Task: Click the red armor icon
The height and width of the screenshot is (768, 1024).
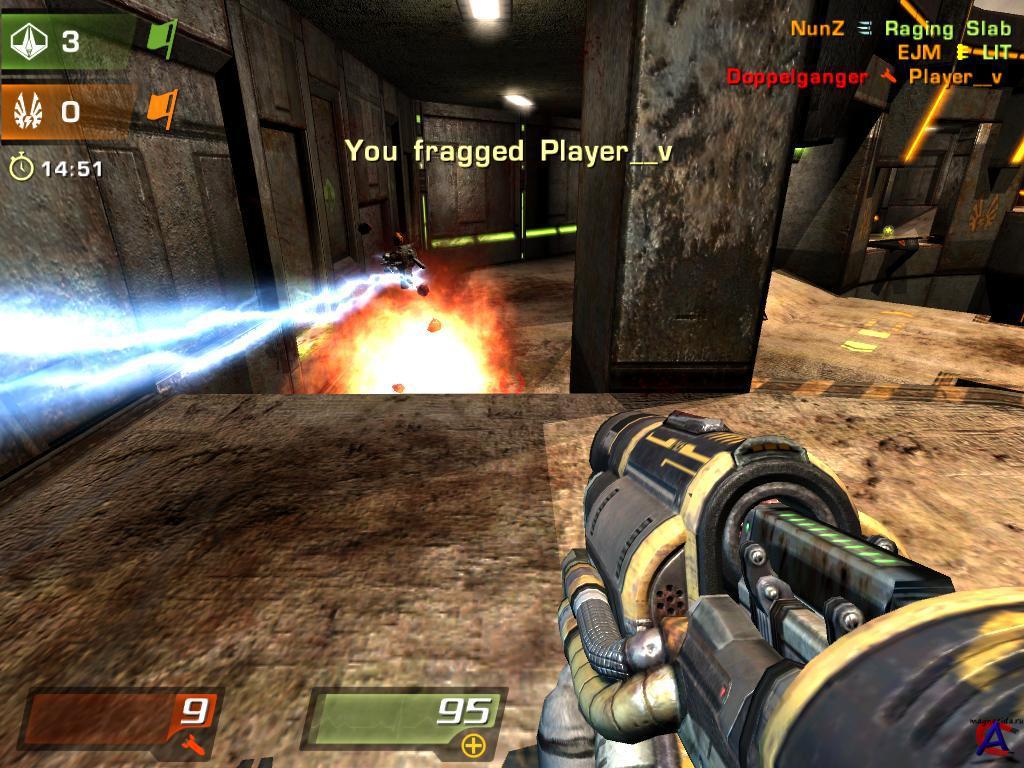Action: [x=193, y=742]
